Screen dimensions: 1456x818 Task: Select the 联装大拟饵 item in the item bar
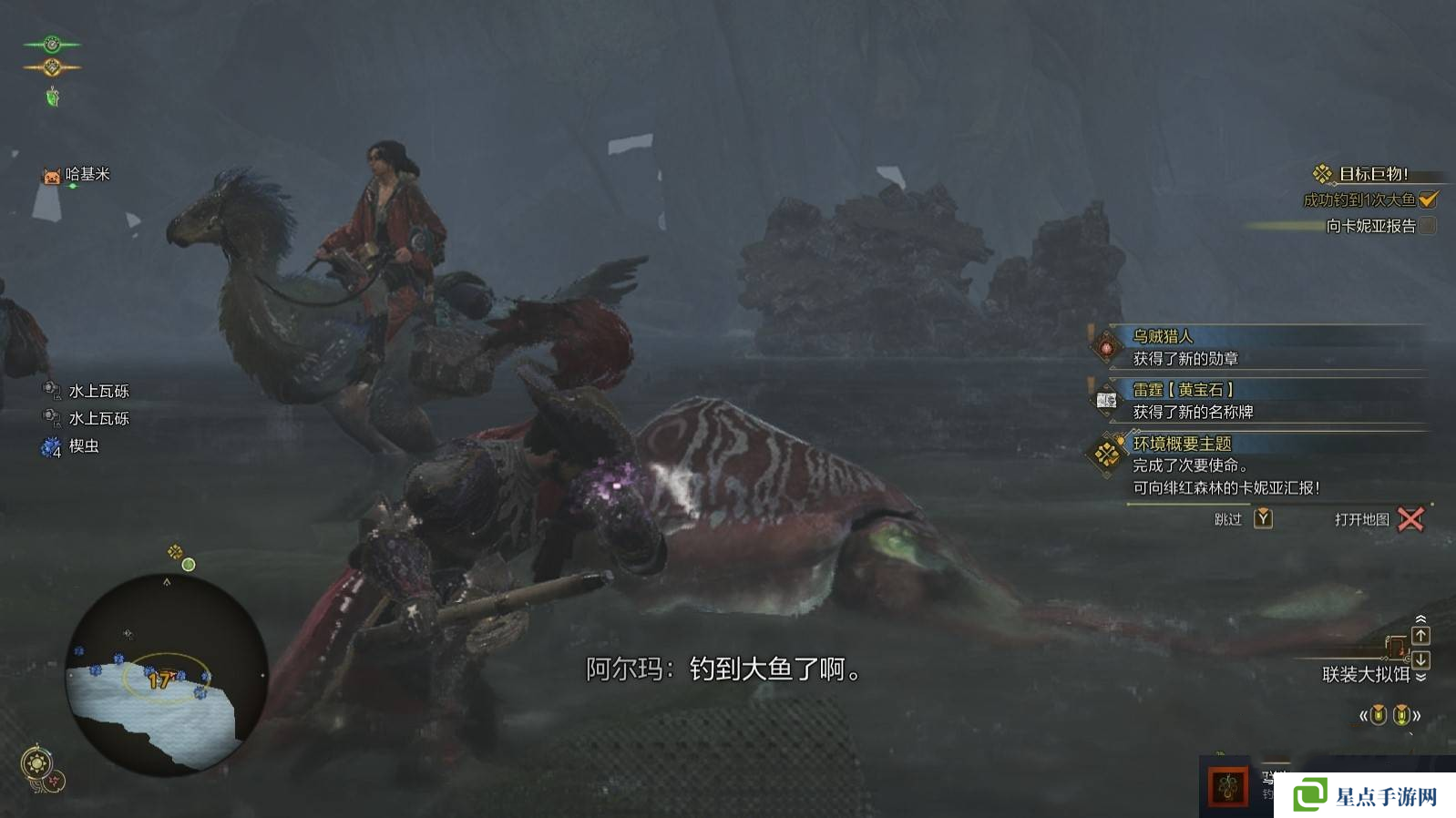coord(1366,674)
